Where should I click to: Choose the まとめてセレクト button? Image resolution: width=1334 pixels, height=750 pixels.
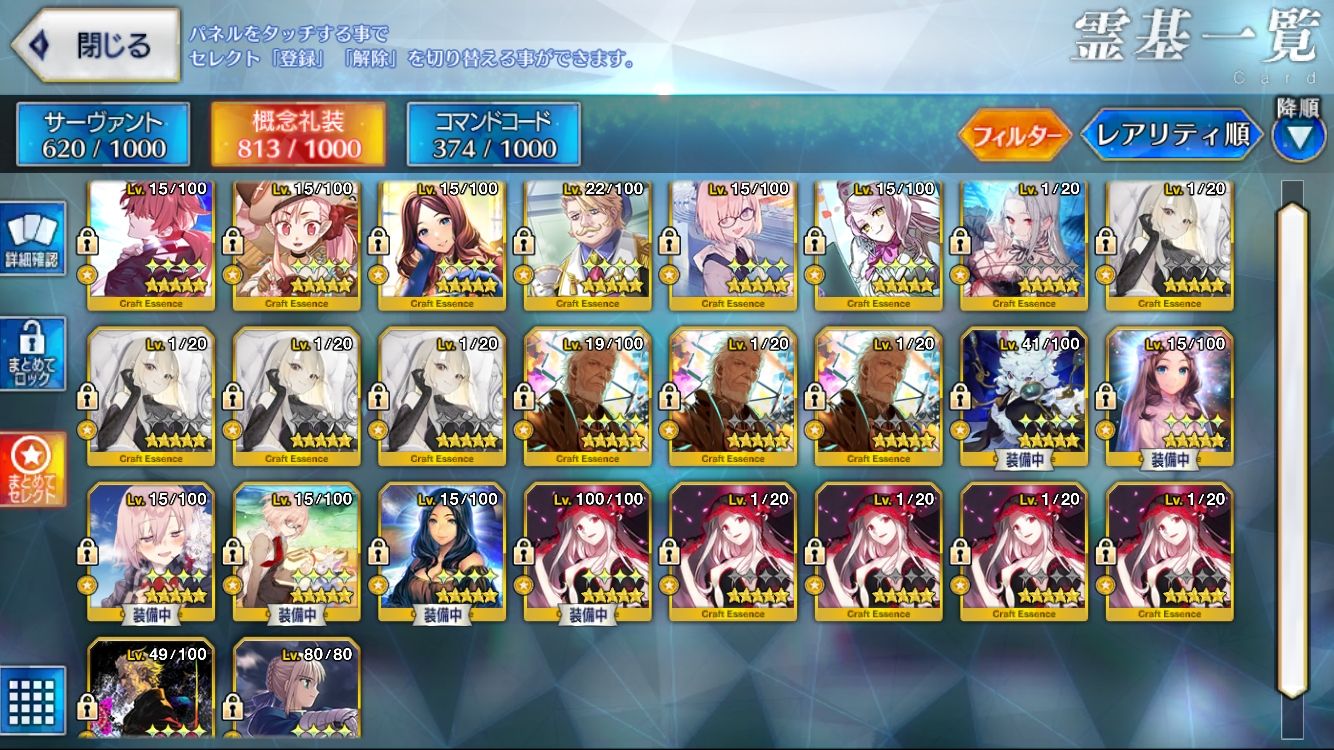pos(33,470)
